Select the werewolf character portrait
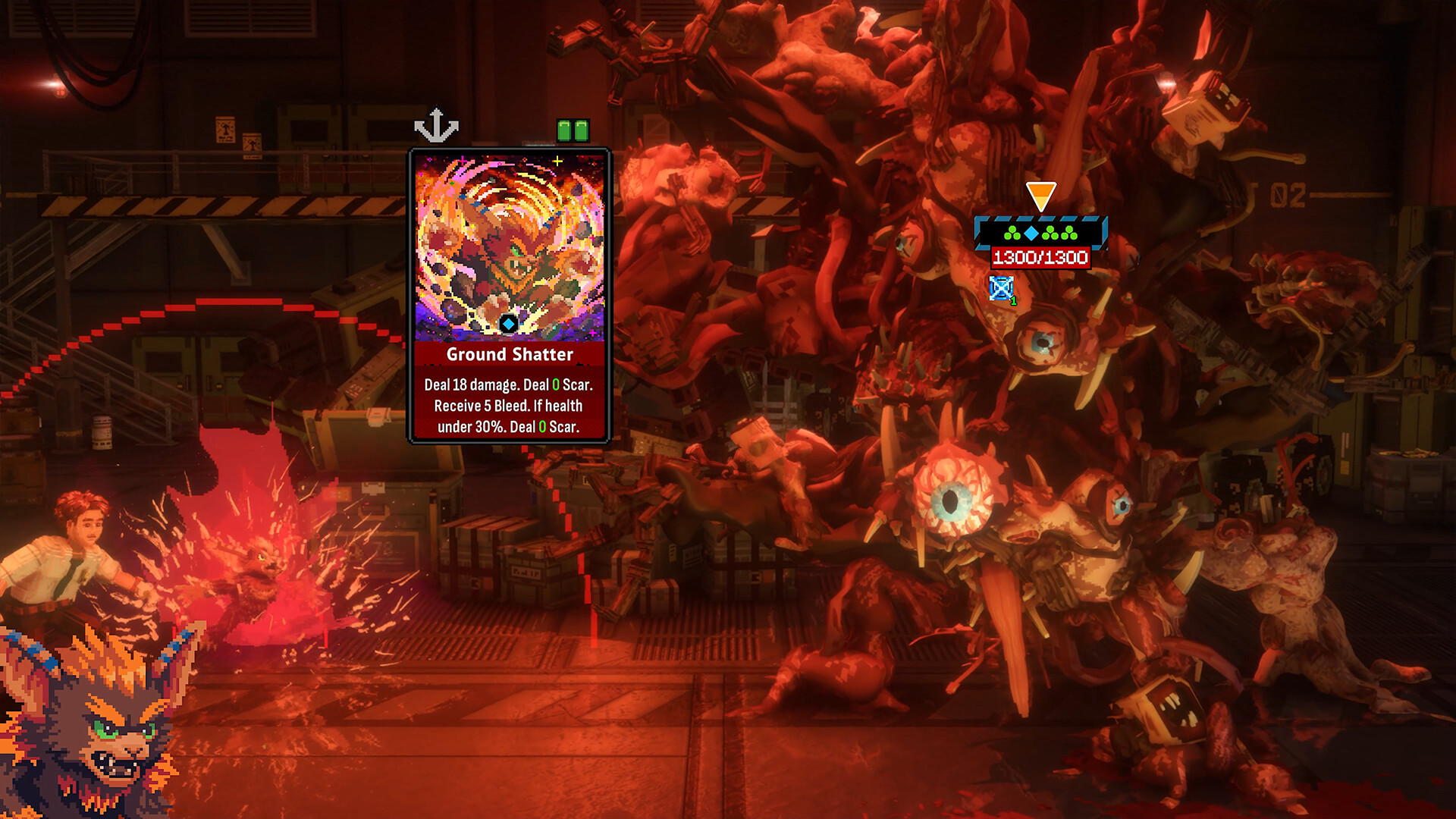Viewport: 1456px width, 819px height. coord(99,728)
